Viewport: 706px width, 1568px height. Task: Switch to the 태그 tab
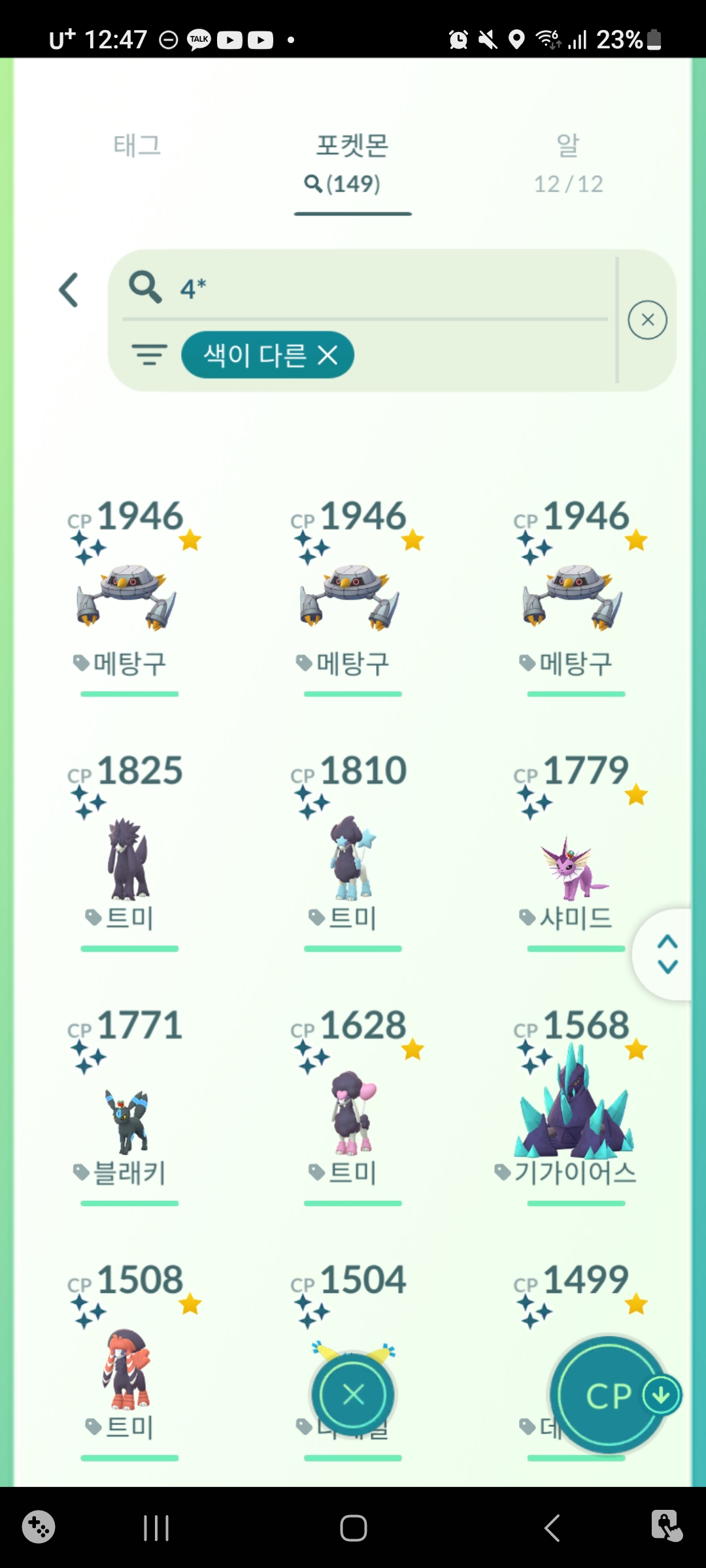(137, 146)
